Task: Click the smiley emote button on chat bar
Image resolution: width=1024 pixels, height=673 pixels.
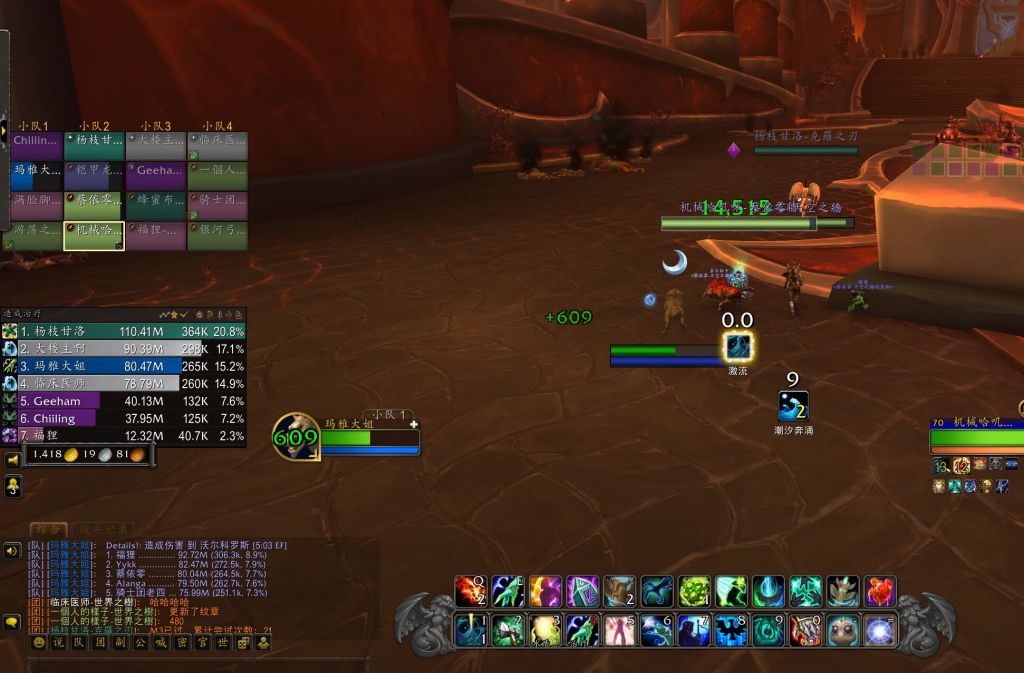Action: pos(39,643)
